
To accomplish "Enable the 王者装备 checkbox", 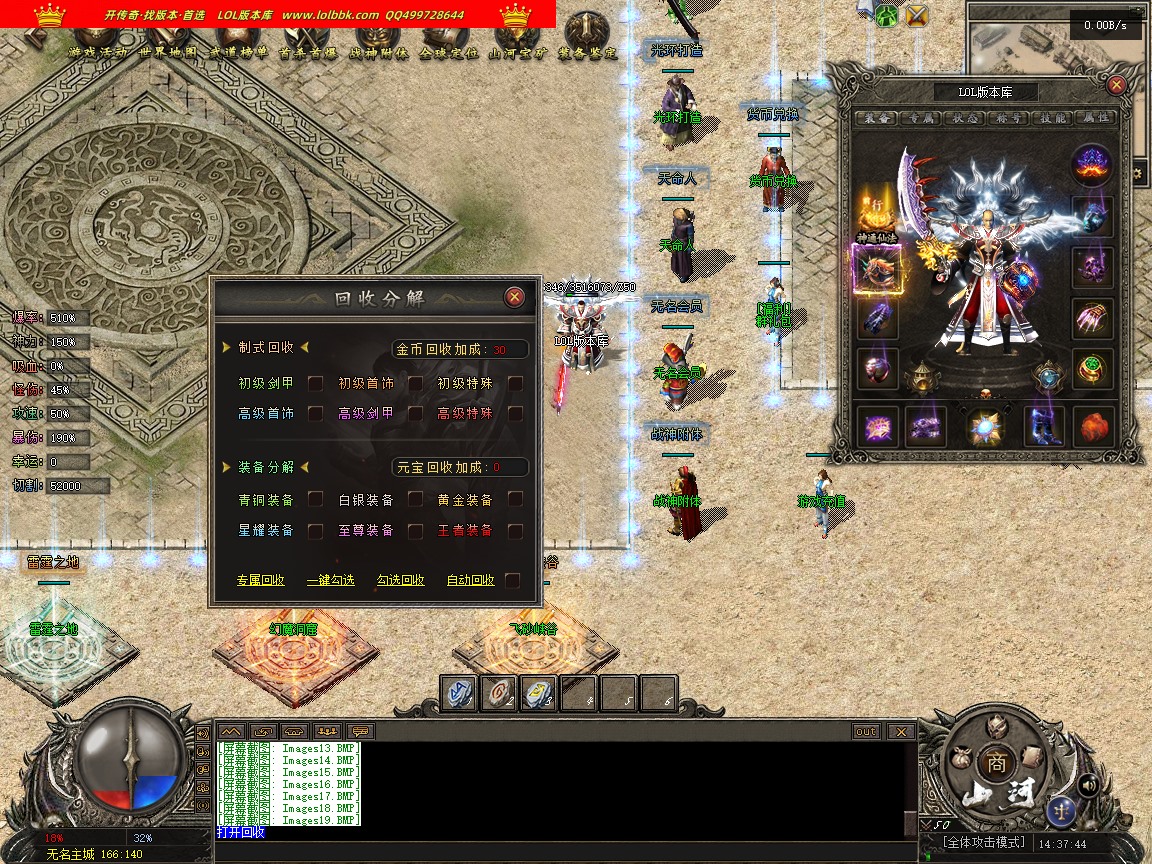I will click(x=515, y=530).
